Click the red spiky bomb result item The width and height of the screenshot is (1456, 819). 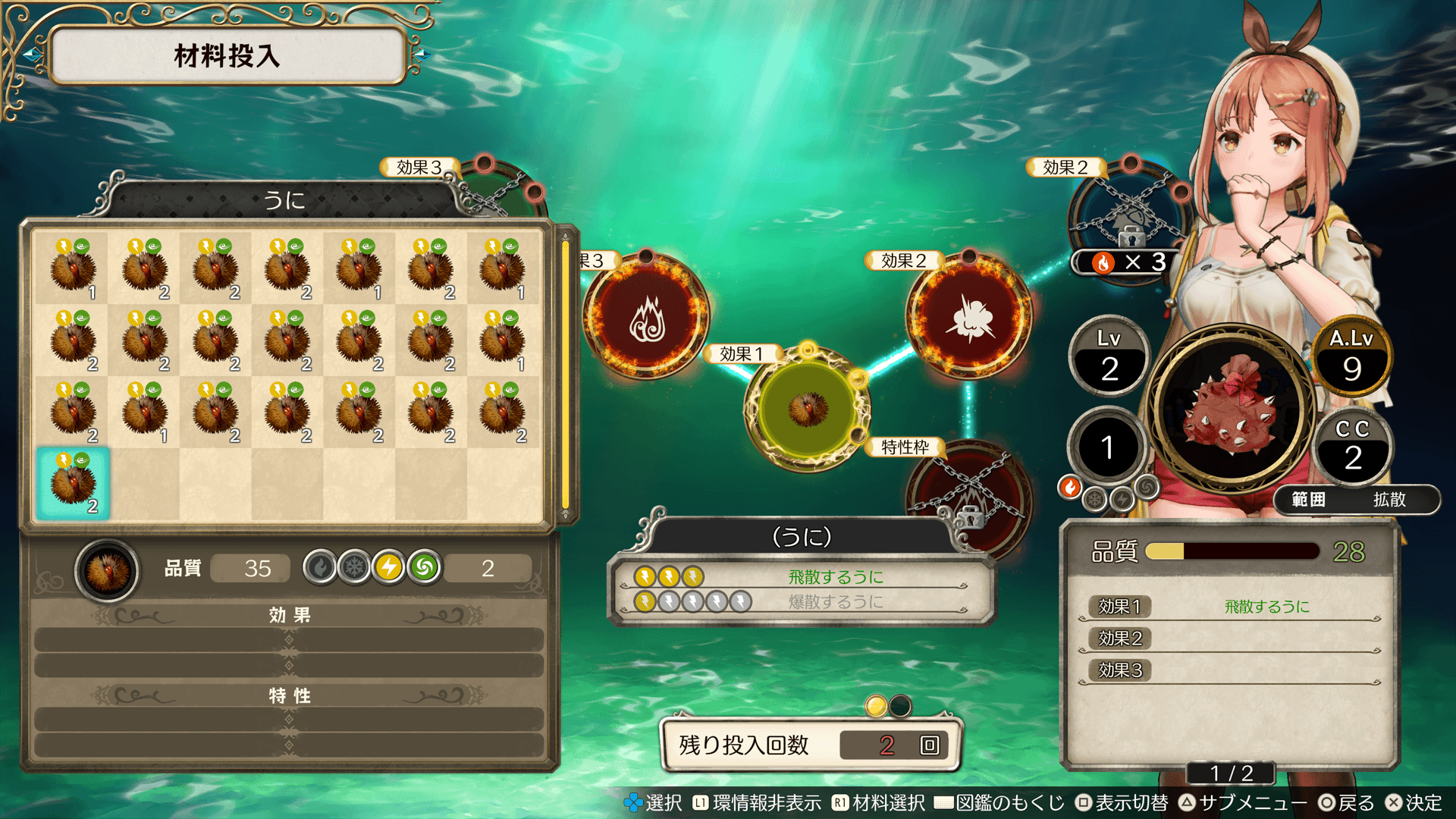tap(1232, 409)
